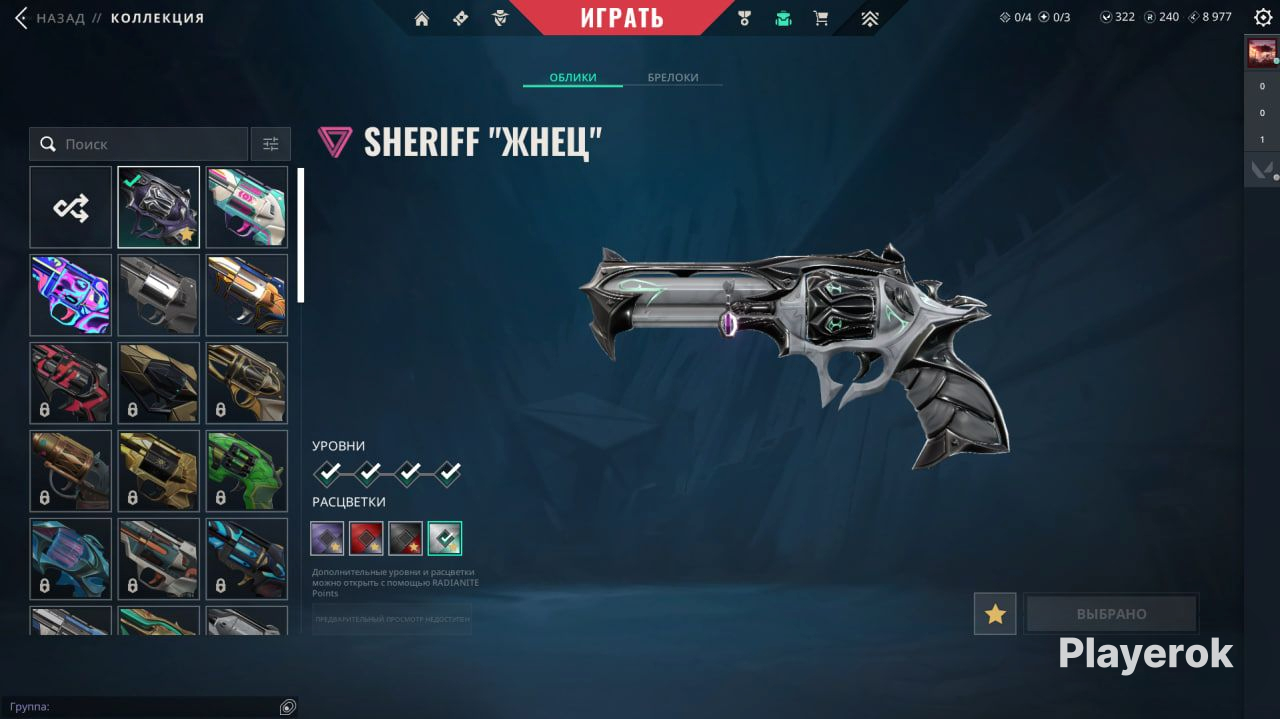Open the settings gear icon
The height and width of the screenshot is (719, 1280).
pos(1263,17)
